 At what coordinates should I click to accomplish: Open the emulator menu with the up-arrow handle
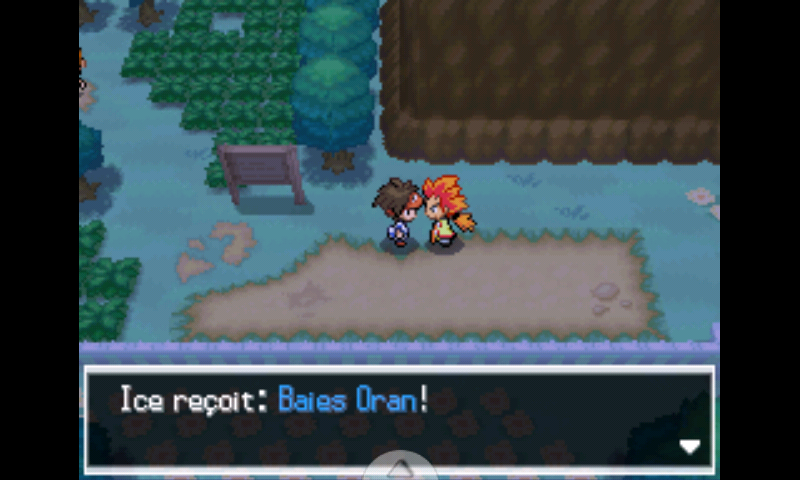click(400, 468)
